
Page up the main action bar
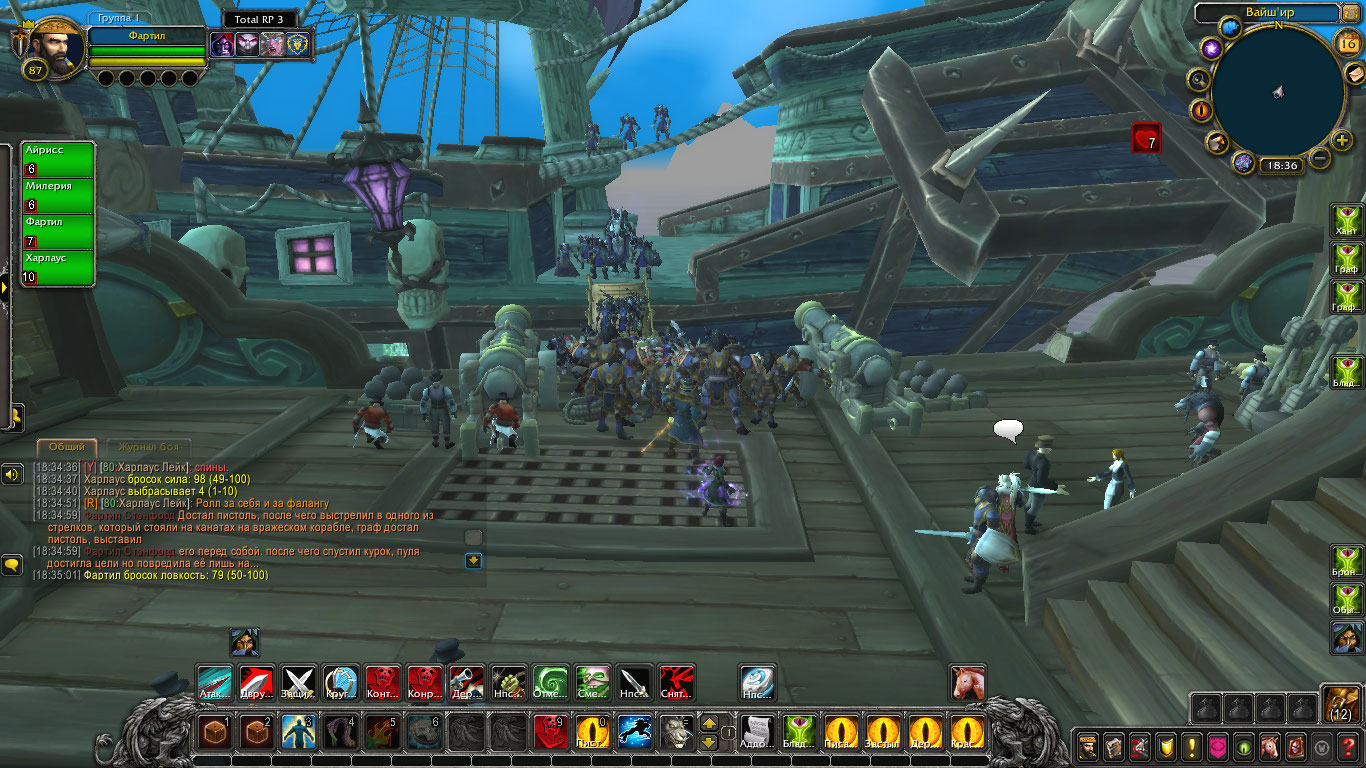[708, 723]
